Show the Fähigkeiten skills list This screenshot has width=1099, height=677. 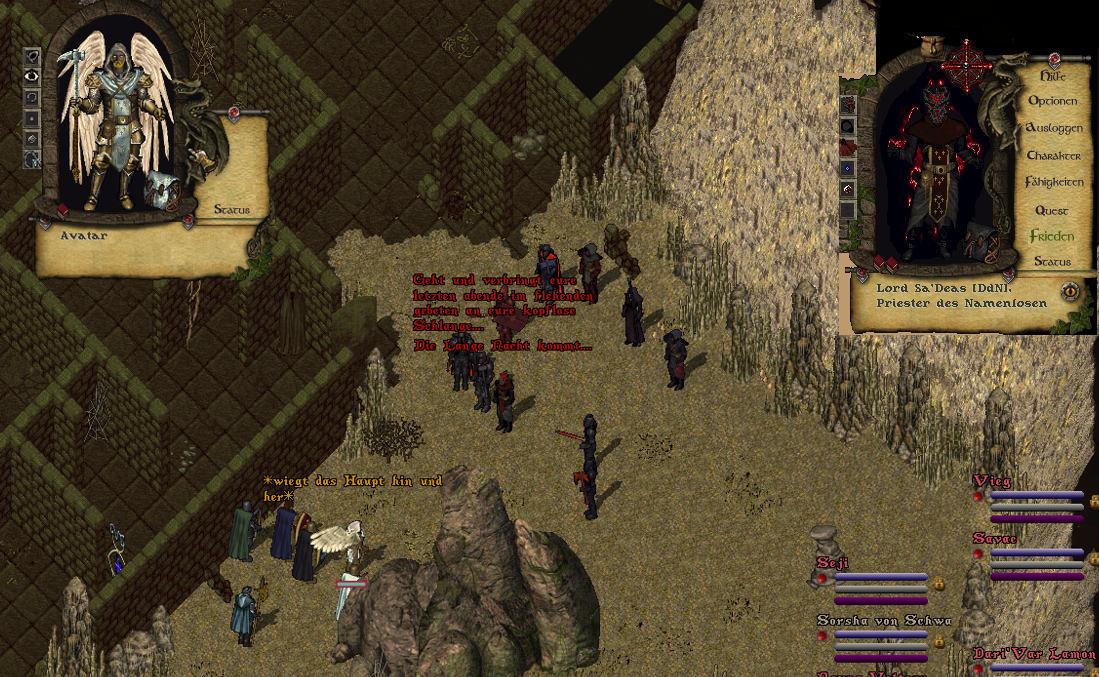pos(1053,183)
